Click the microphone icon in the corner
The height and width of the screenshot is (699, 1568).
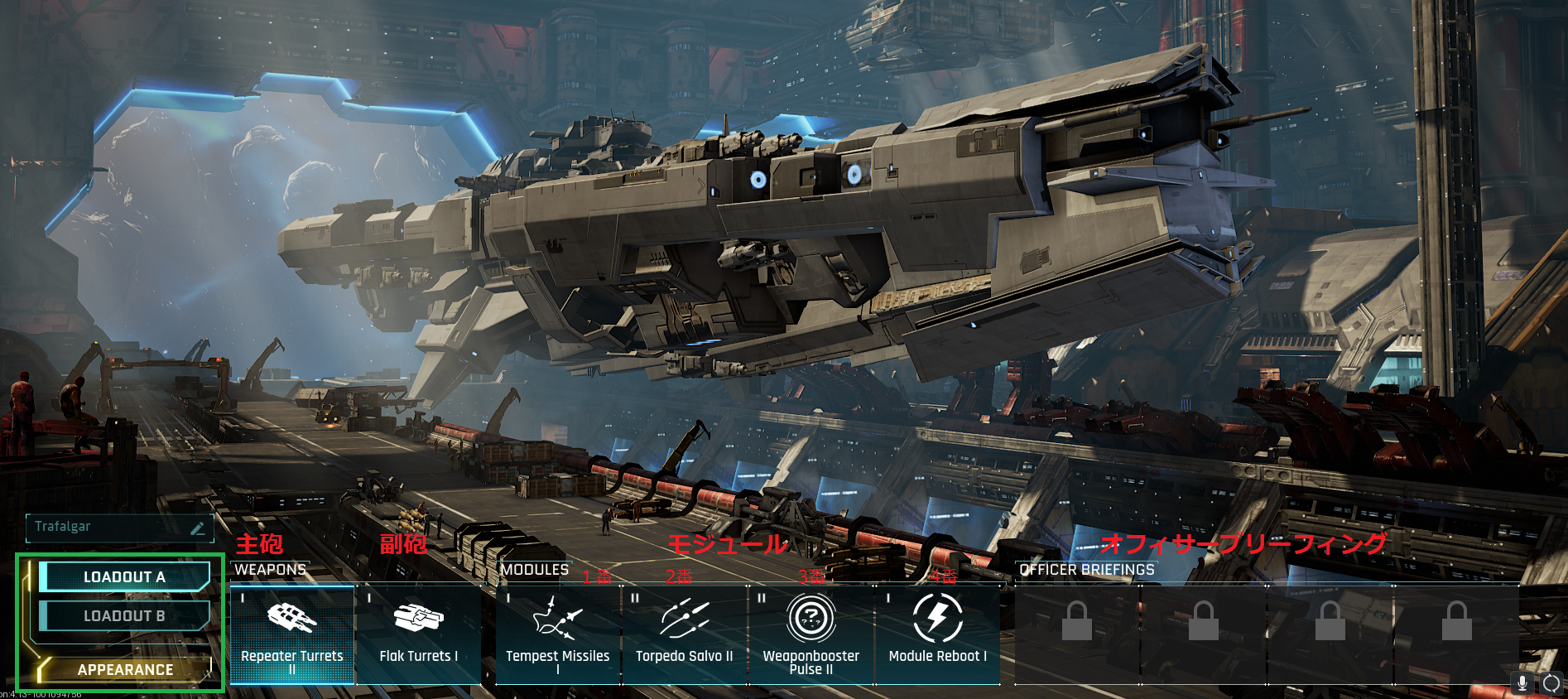point(1522,683)
